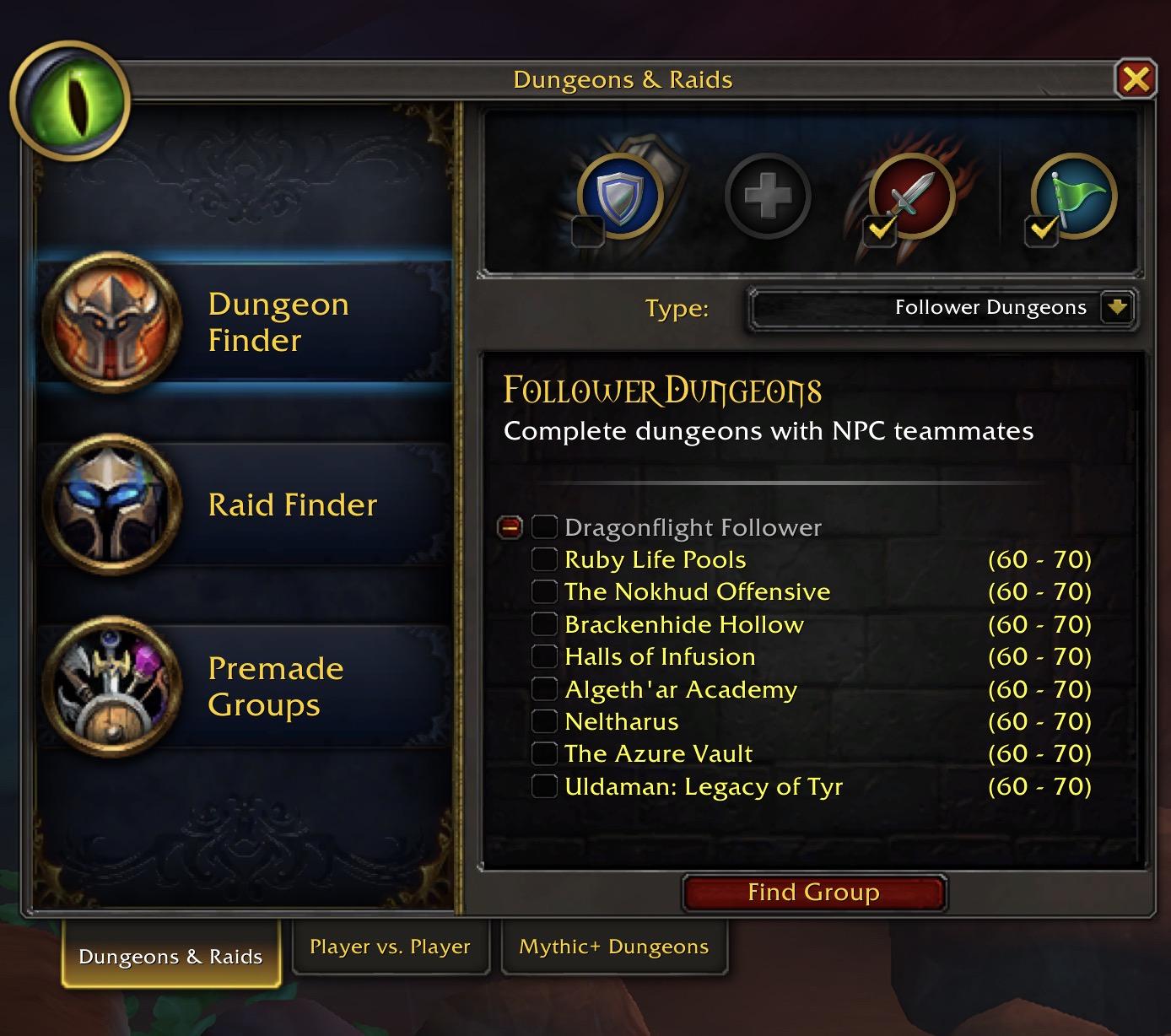
Task: Open the Mythic+ Dungeons tab
Action: [x=615, y=947]
